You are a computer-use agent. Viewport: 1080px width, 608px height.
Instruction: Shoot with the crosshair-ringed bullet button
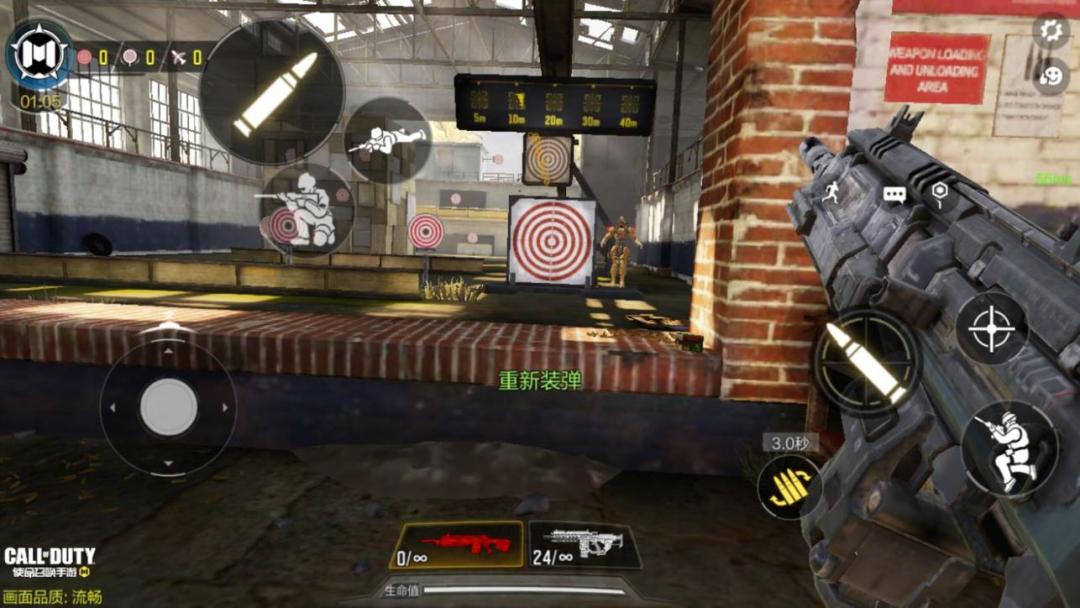(866, 362)
